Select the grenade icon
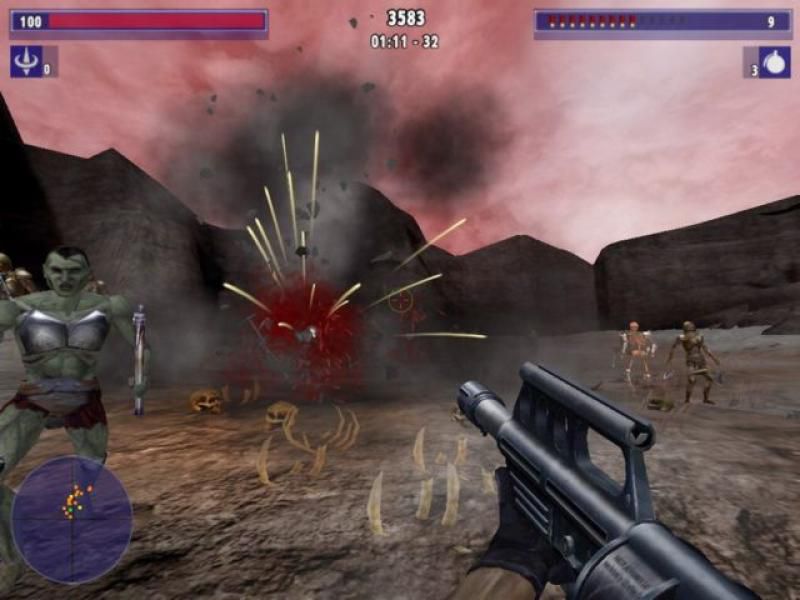The height and width of the screenshot is (600, 800). coord(774,62)
